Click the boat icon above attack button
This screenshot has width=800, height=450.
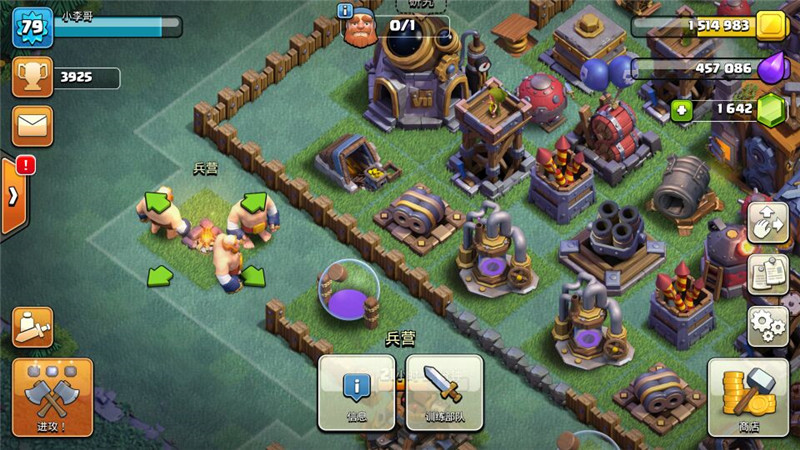pyautogui.click(x=32, y=327)
